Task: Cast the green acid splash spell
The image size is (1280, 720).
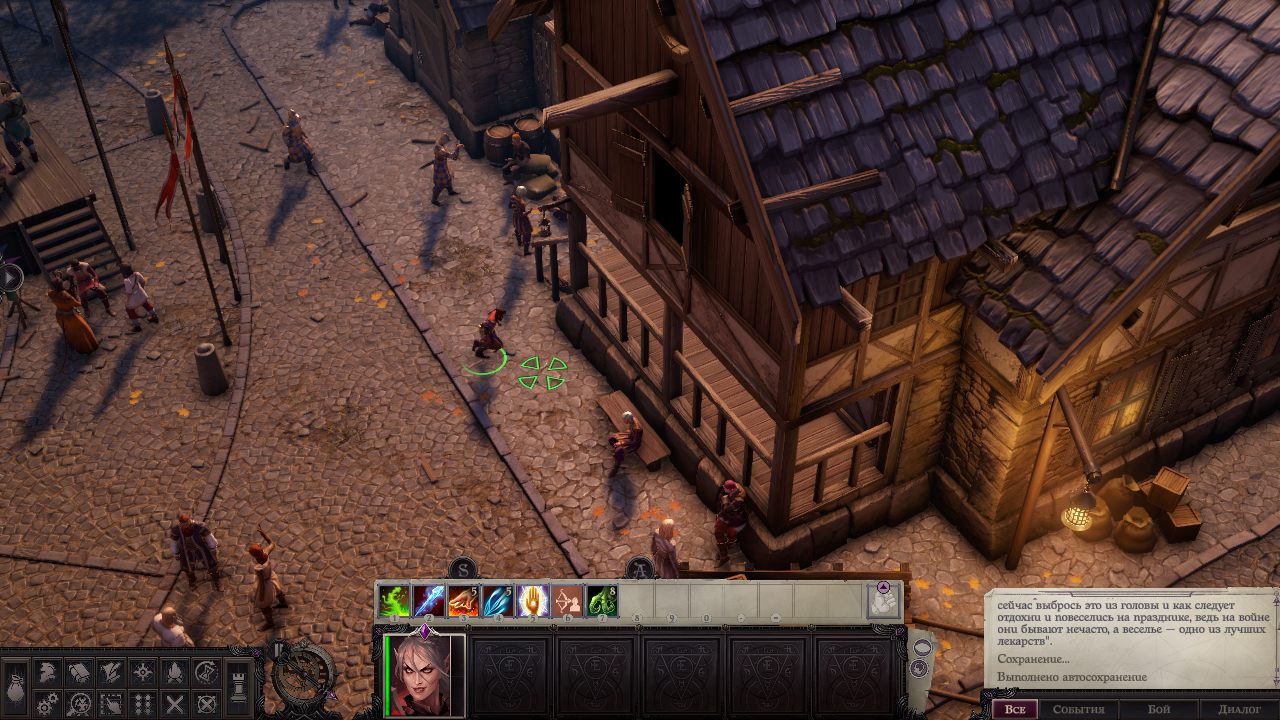Action: tap(394, 601)
